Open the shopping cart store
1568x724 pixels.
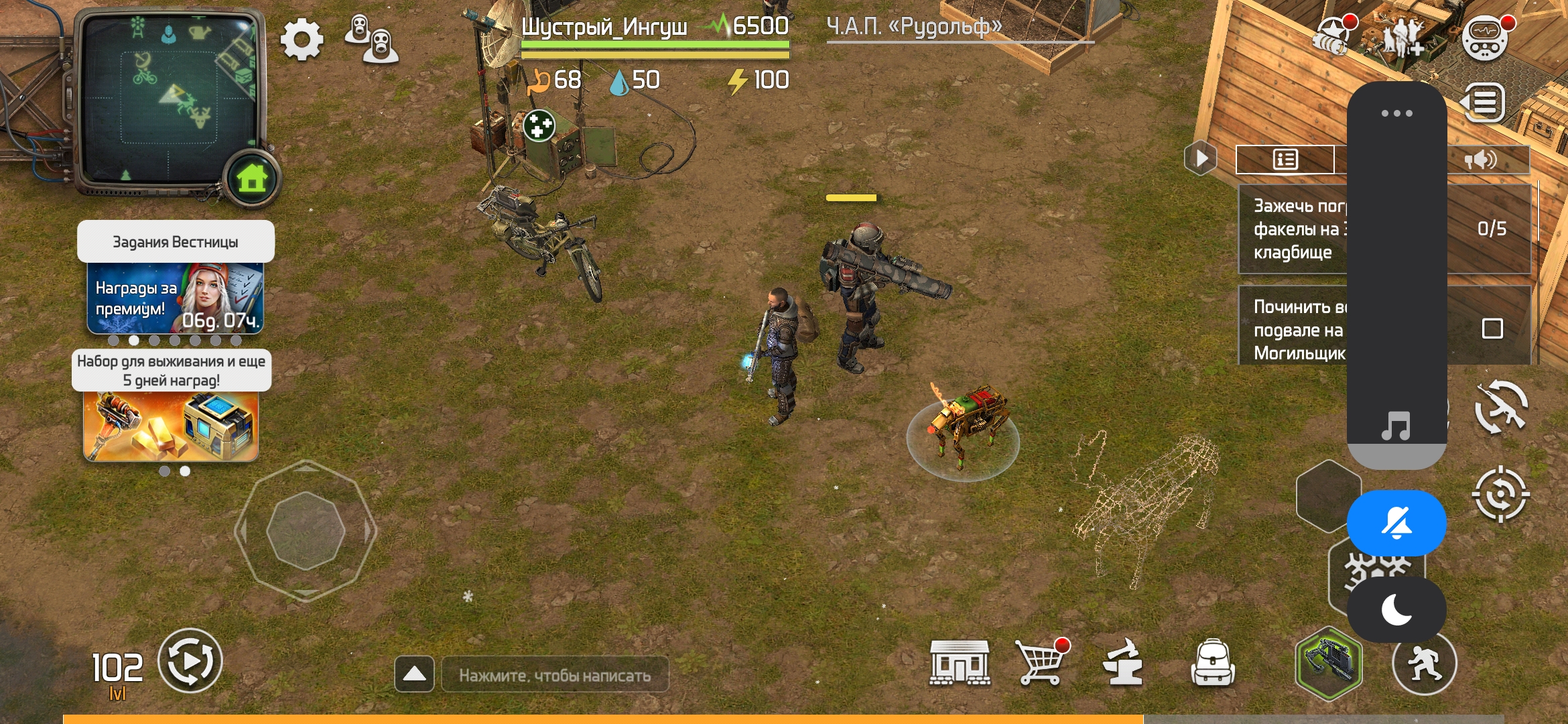pyautogui.click(x=1041, y=662)
